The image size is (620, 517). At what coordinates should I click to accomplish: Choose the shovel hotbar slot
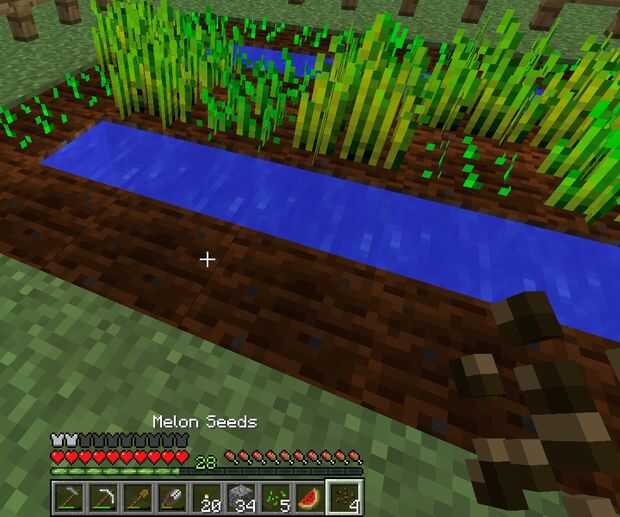(138, 496)
